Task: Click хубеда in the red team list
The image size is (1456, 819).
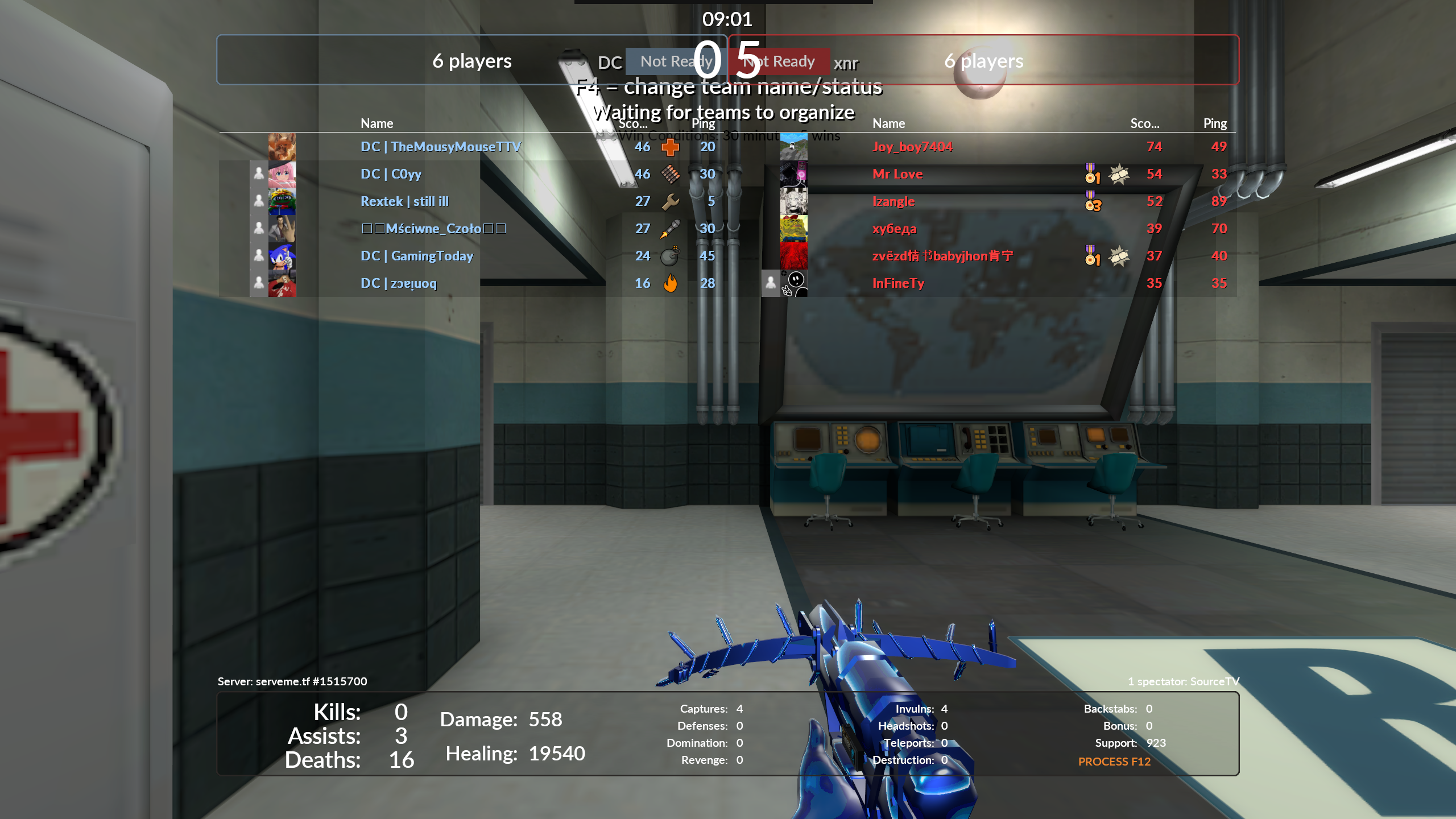Action: click(x=894, y=229)
